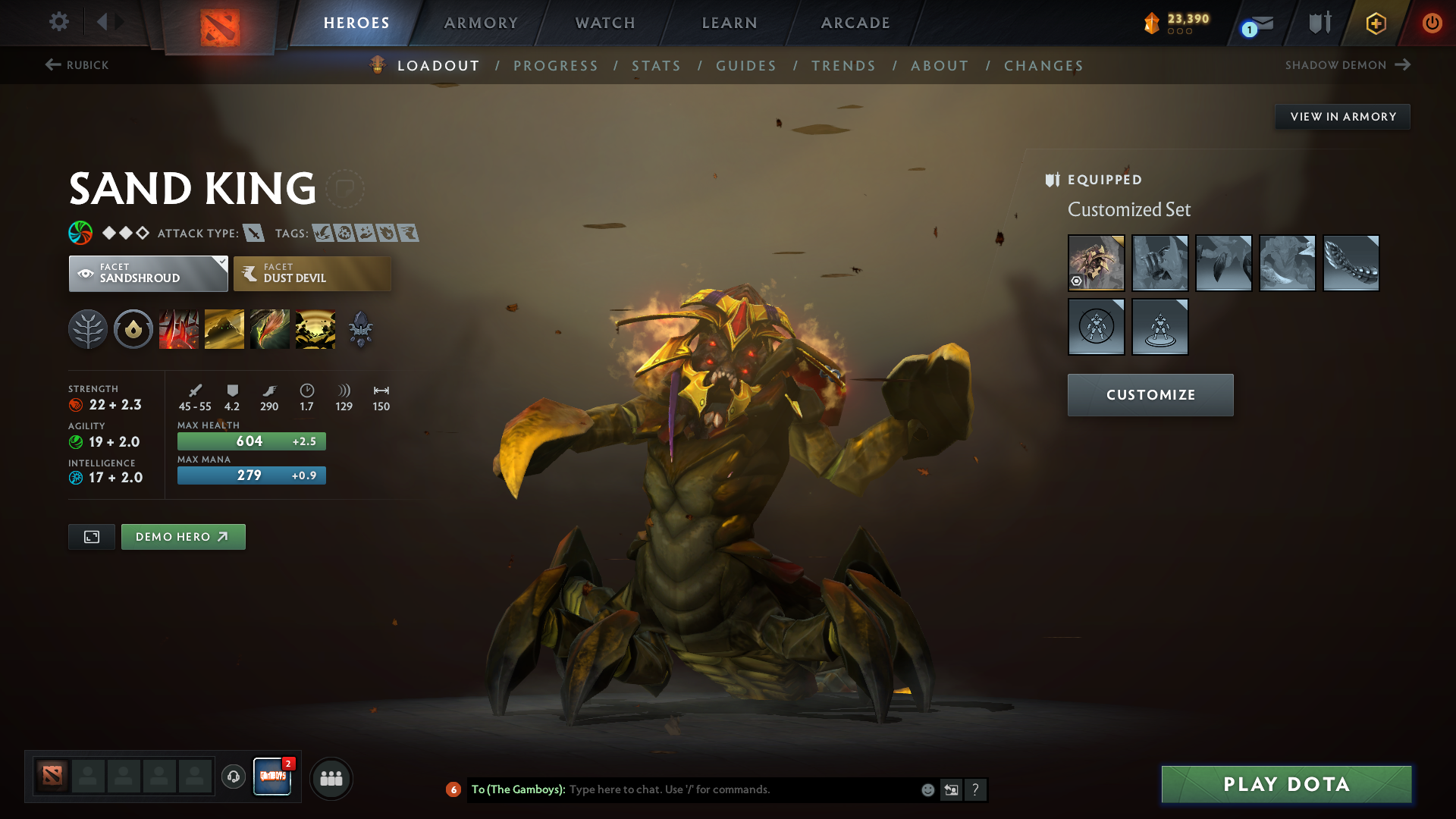Viewport: 1456px width, 819px height.
Task: Open the ARMORY menu at top
Action: point(480,23)
